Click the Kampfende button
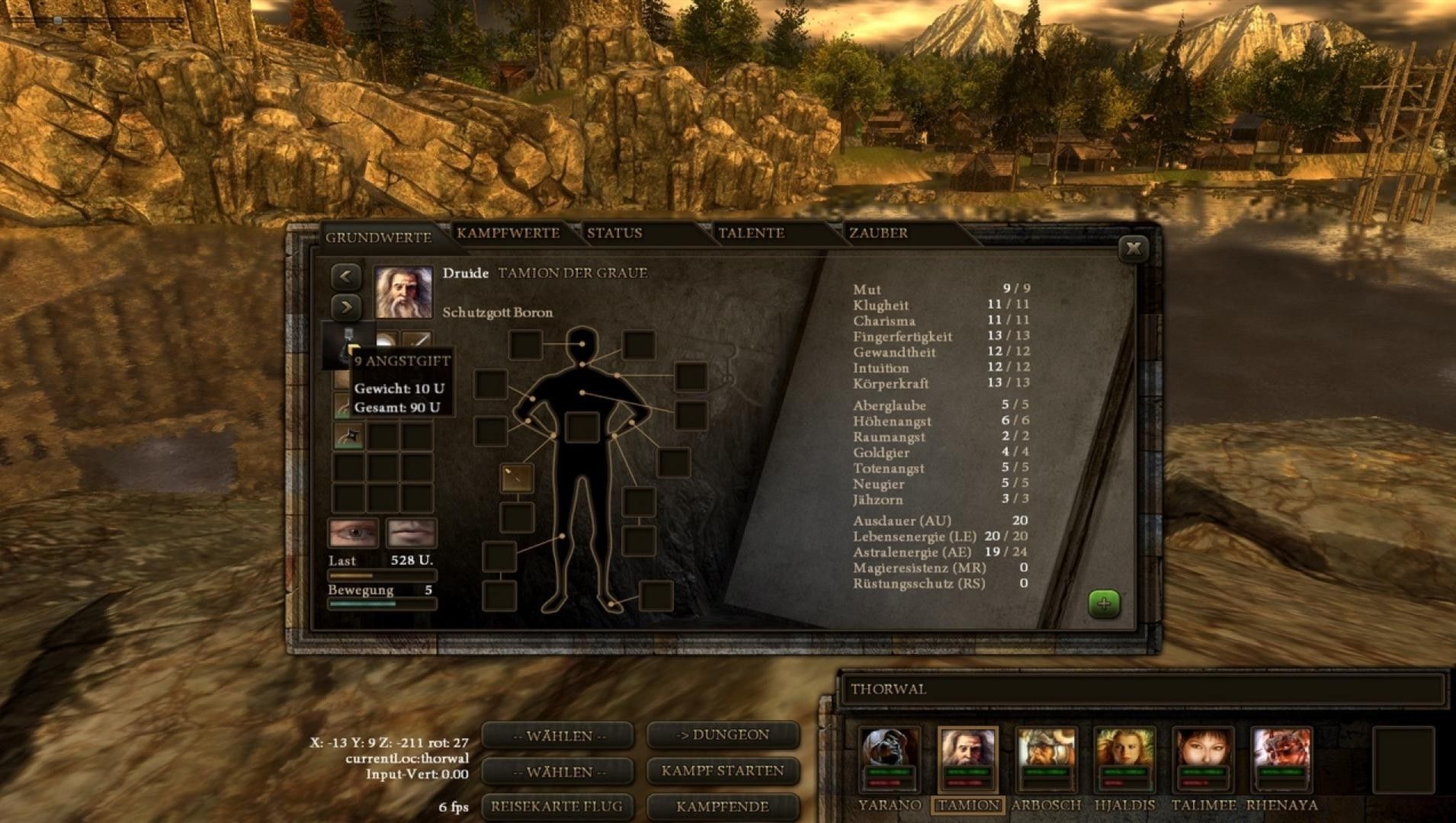The image size is (1456, 823). (723, 806)
